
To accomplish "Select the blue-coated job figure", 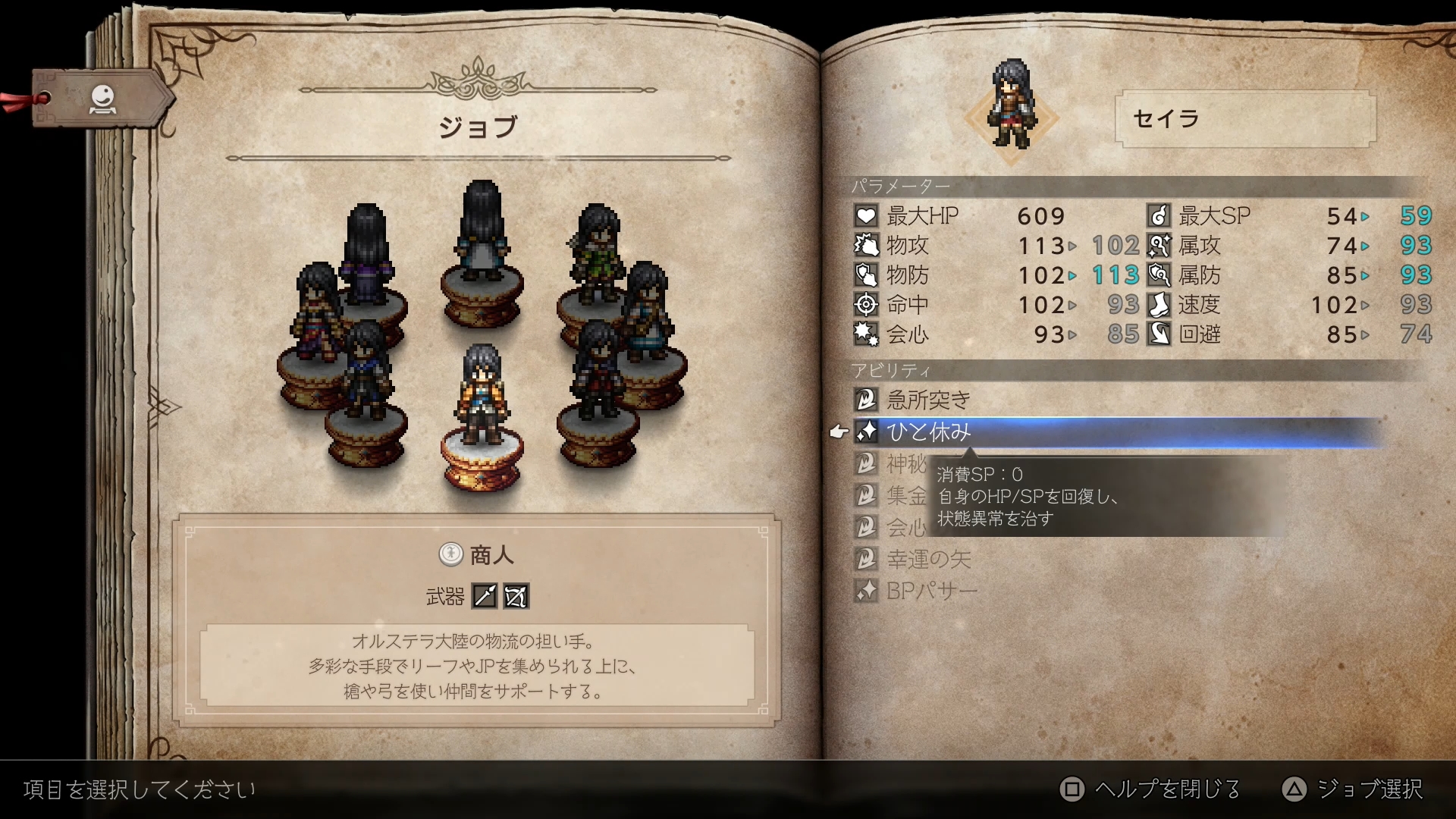I will (366, 369).
